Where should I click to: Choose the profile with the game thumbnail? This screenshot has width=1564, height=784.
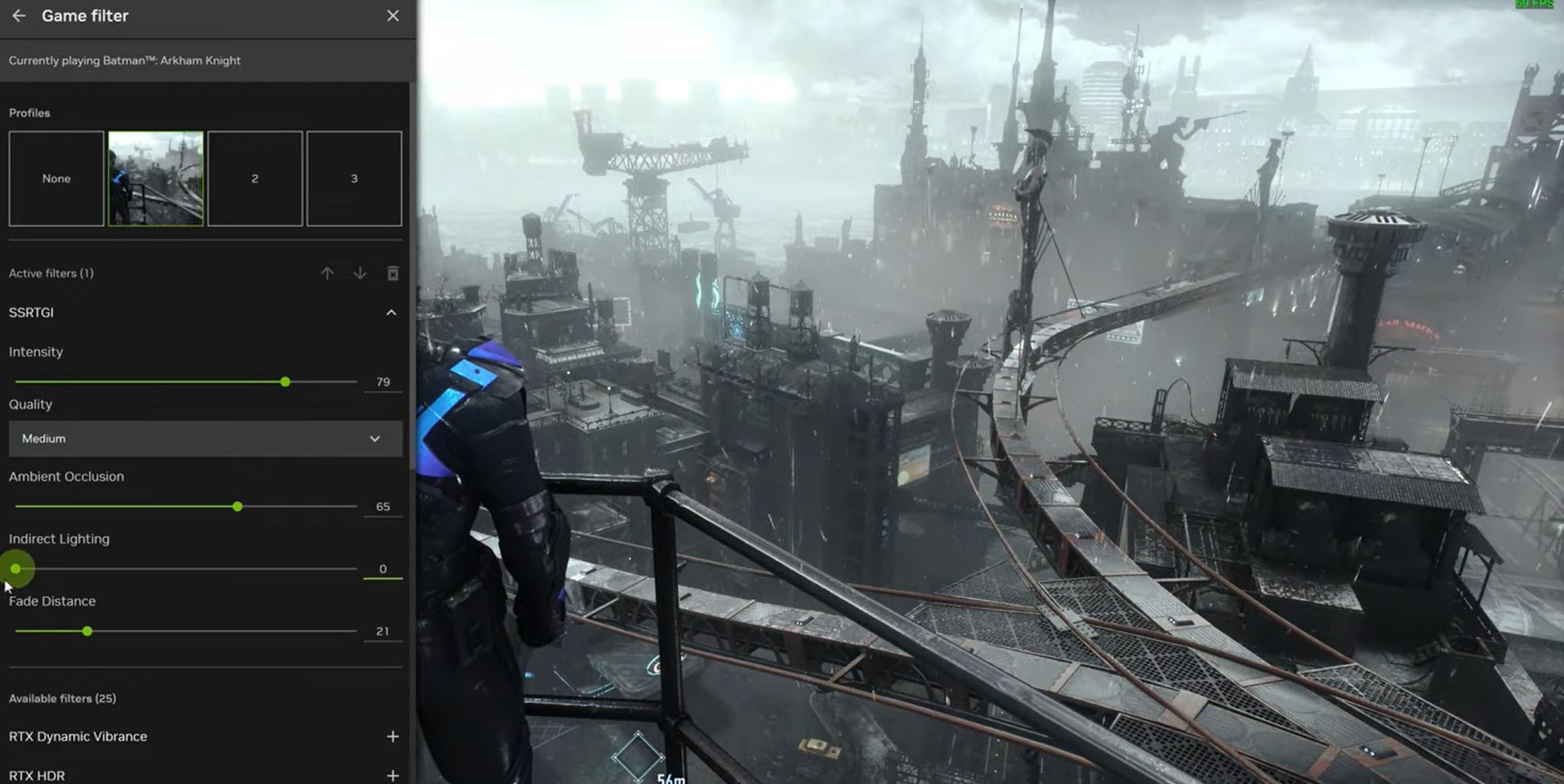coord(156,179)
